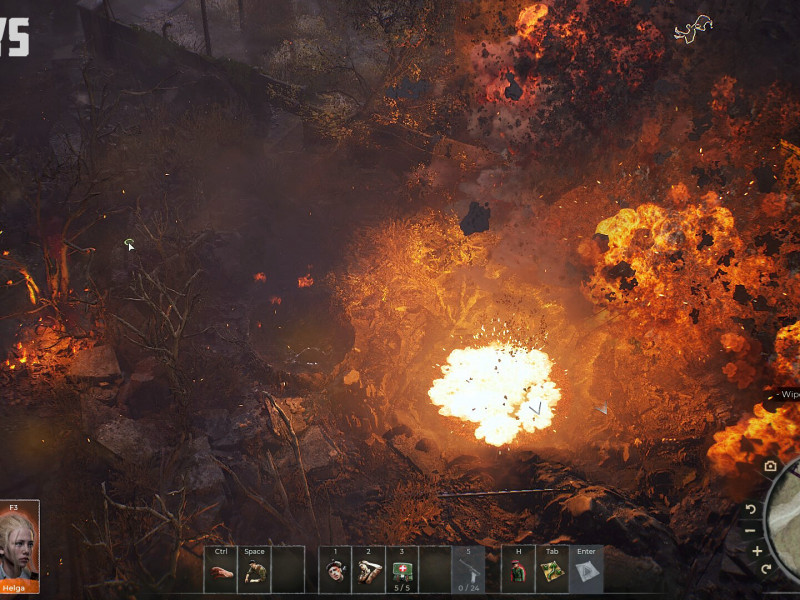Click the Enter triangle ability slot
This screenshot has height=600, width=800.
click(x=585, y=571)
